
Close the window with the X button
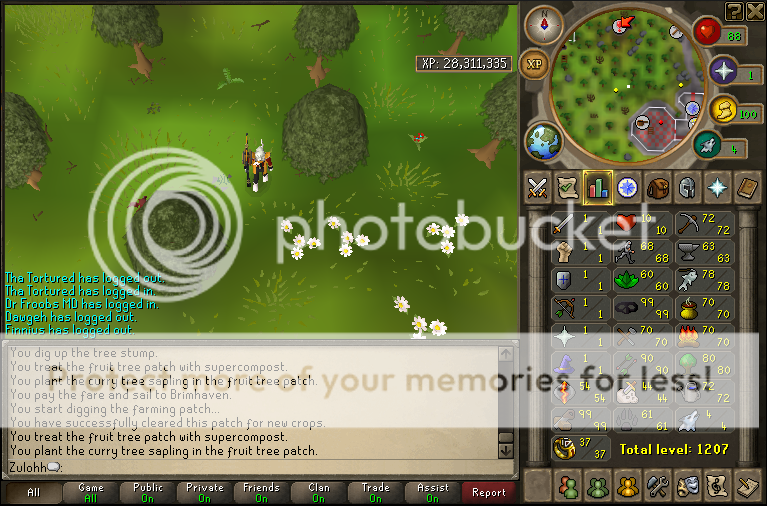[x=756, y=10]
